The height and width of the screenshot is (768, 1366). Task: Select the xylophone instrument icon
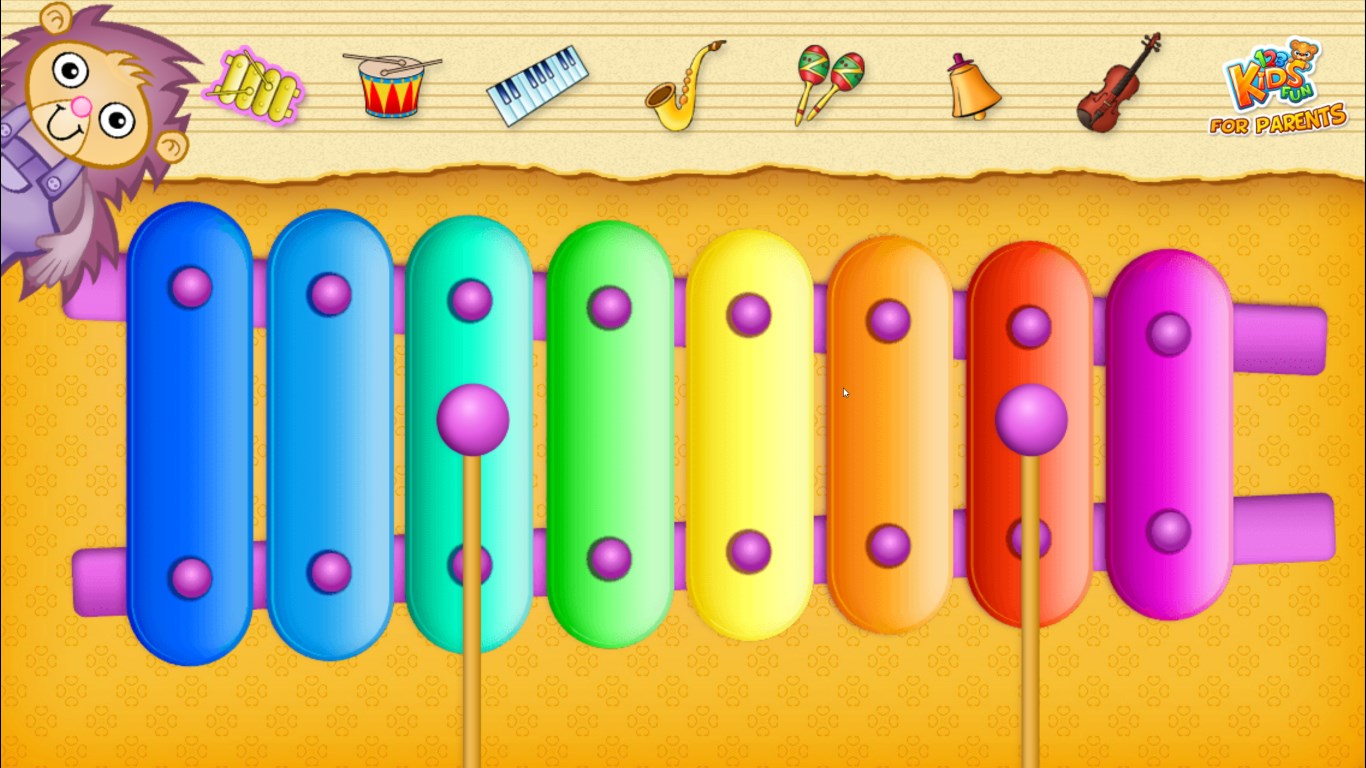point(255,86)
